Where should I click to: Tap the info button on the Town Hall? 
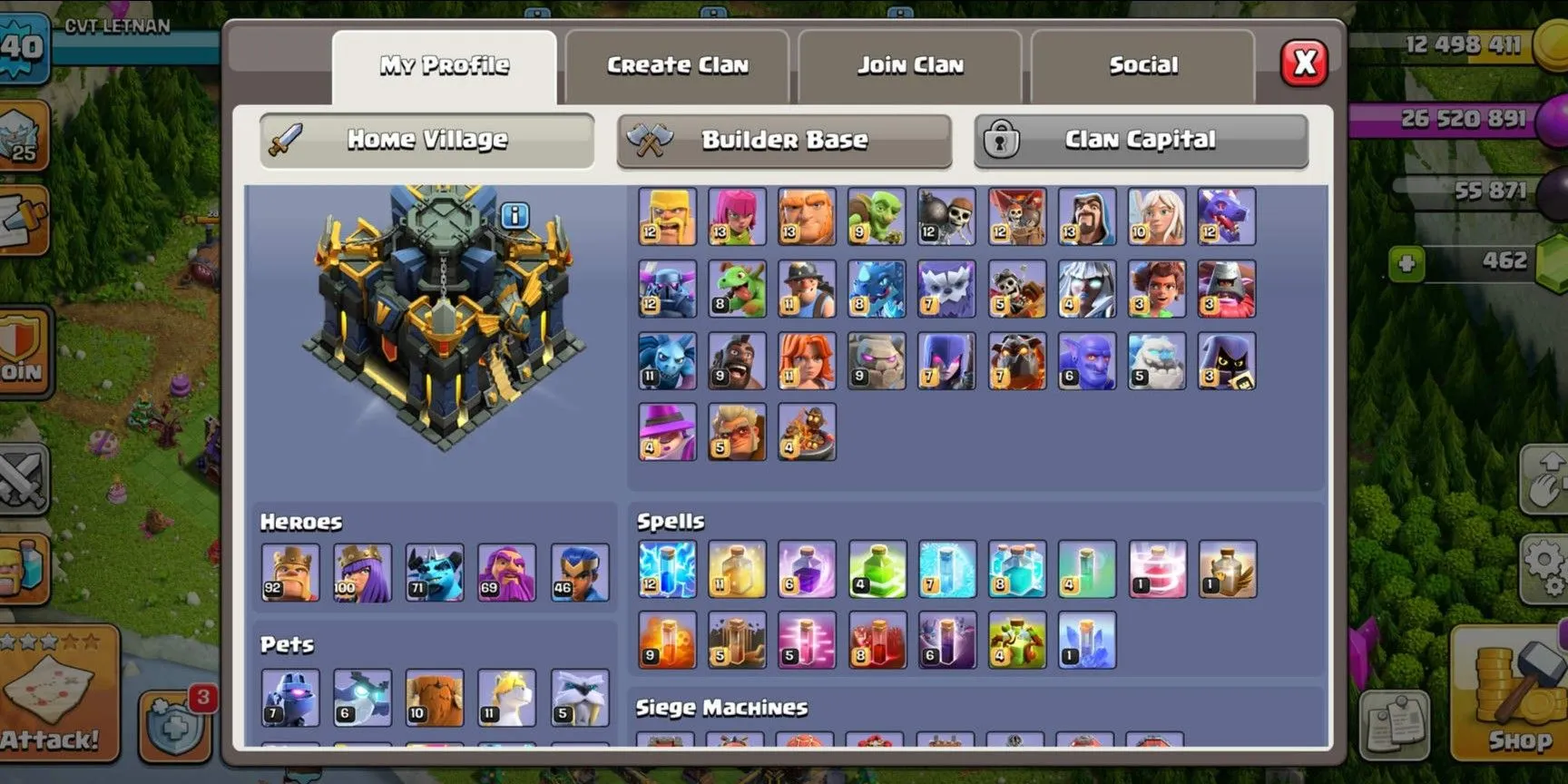tap(514, 215)
